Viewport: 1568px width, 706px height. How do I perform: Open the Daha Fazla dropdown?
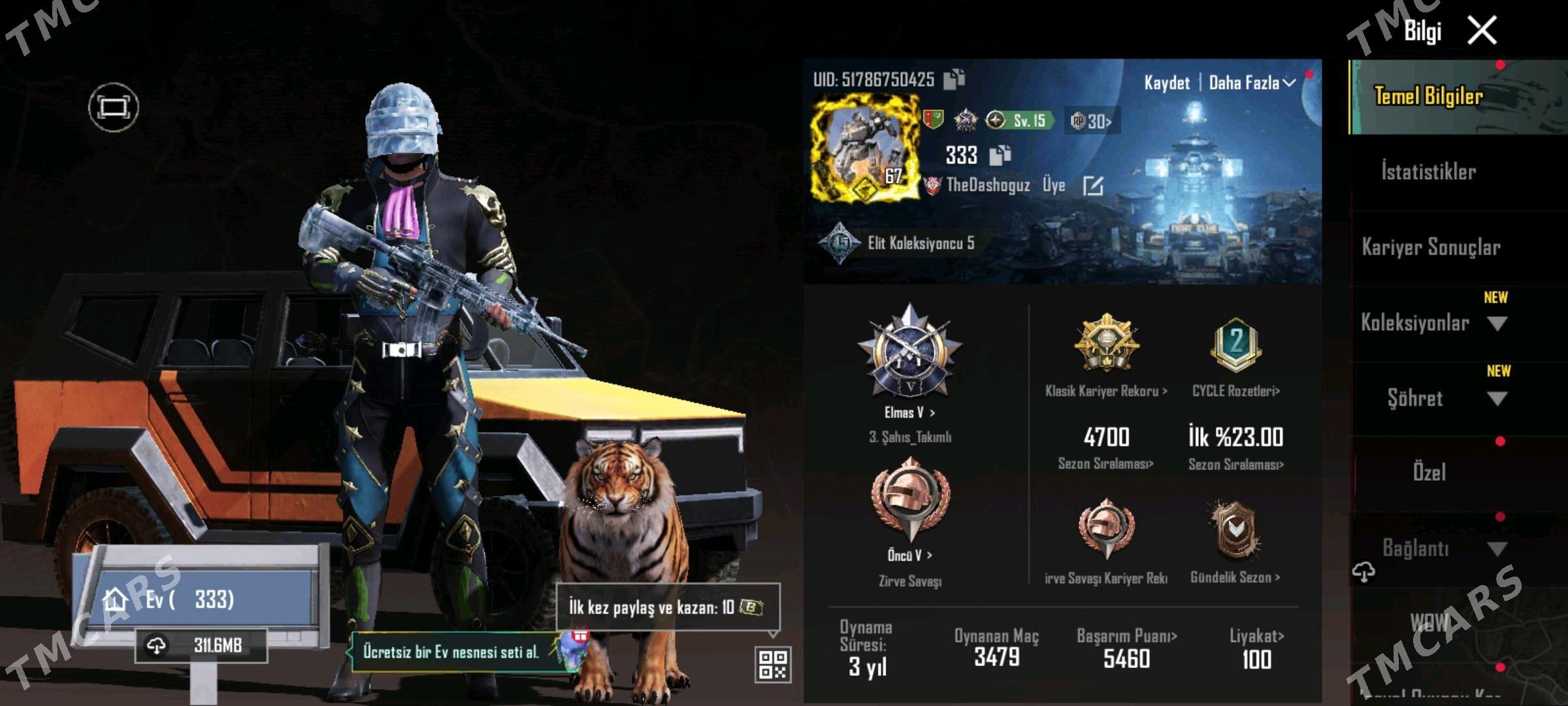click(1251, 83)
